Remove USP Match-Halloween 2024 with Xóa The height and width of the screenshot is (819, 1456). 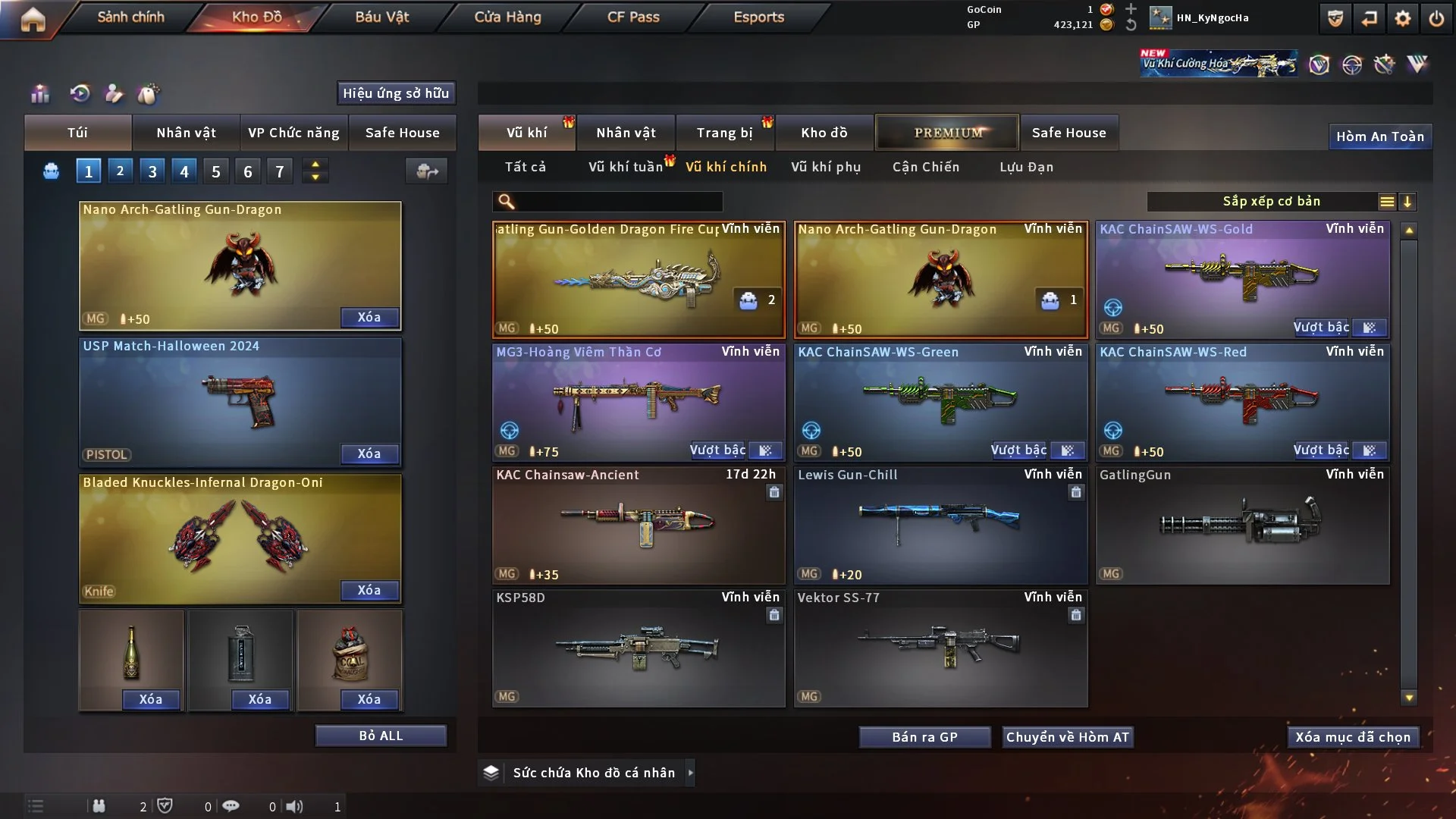point(369,453)
